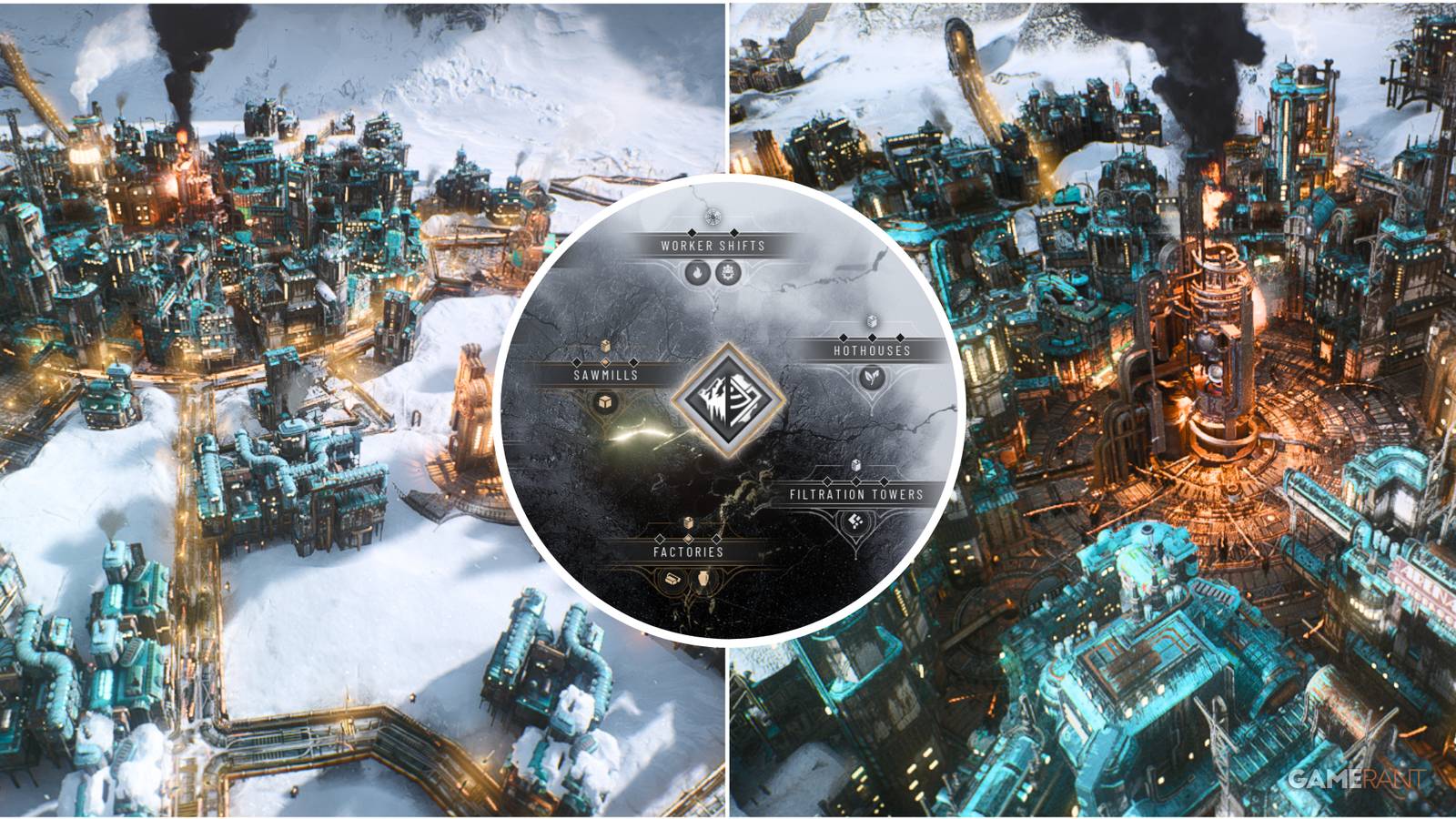The image size is (1456, 819).
Task: Expand the Factories research branch
Action: pos(687,553)
